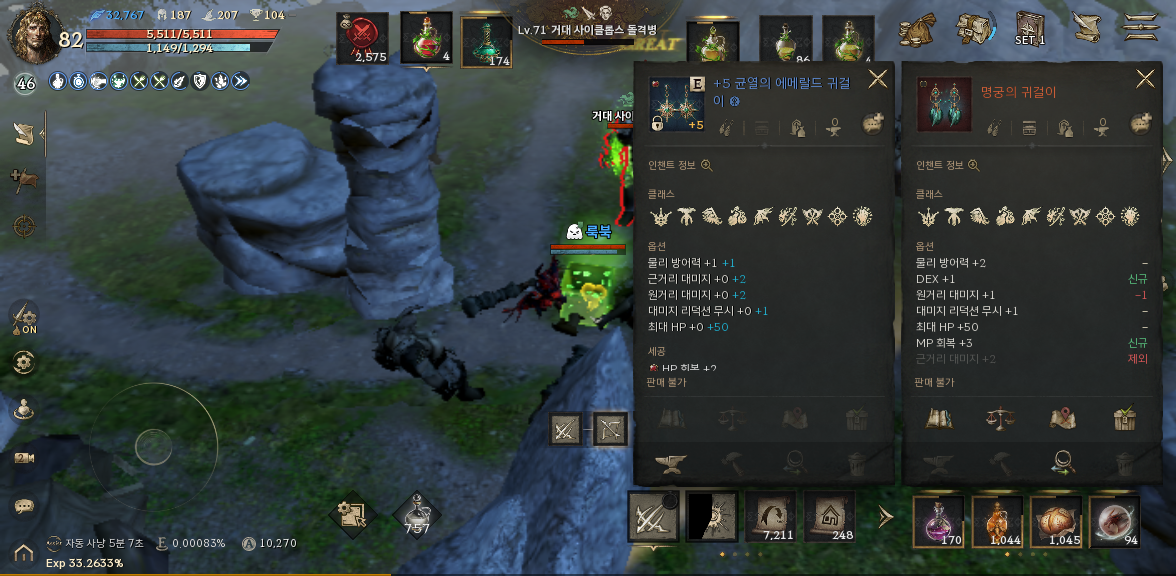Expand the quick slot arrow chevron
Image resolution: width=1176 pixels, height=576 pixels.
click(x=885, y=517)
